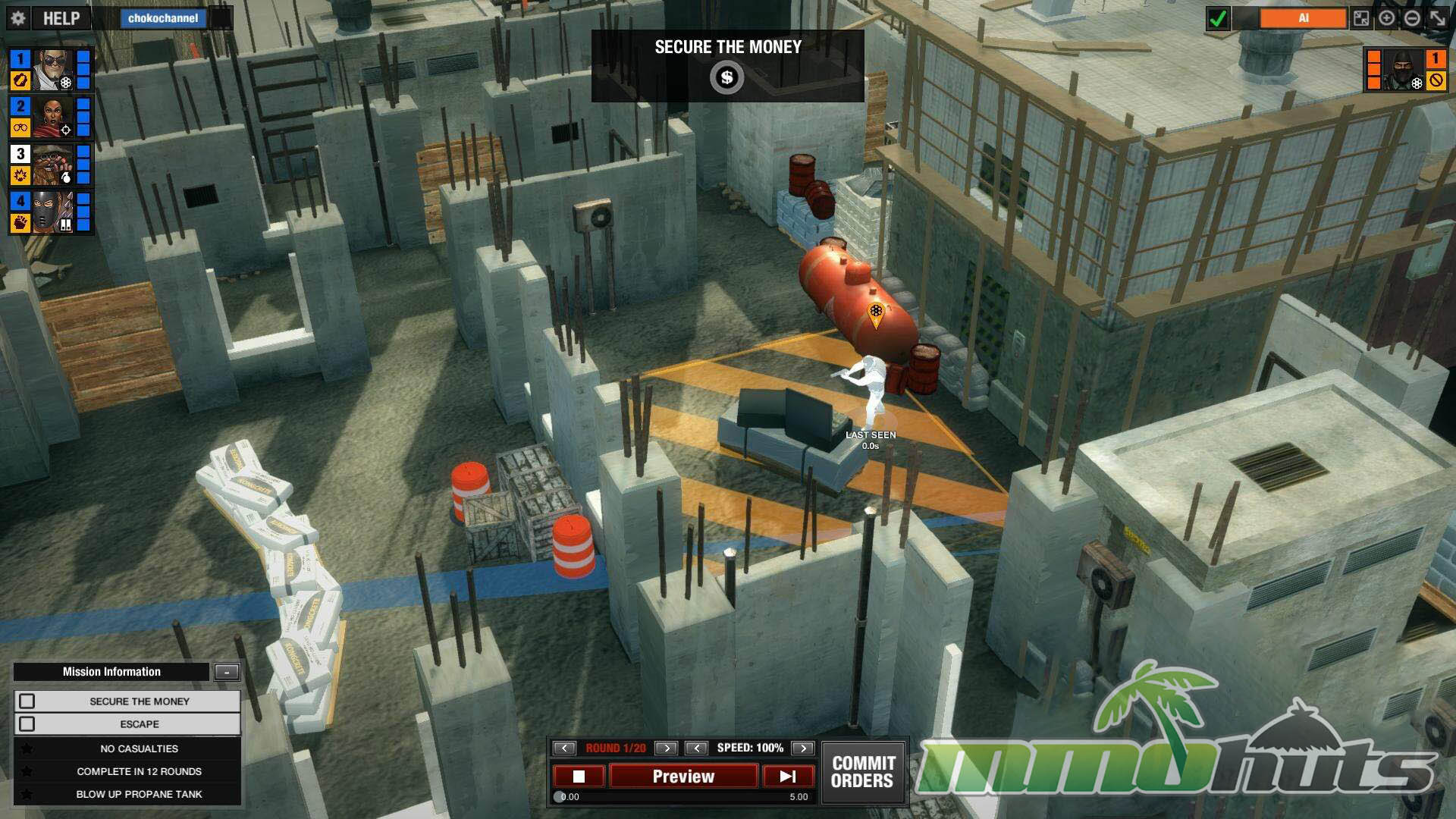
Task: Activate unit 2's binoculars ability
Action: coord(20,127)
